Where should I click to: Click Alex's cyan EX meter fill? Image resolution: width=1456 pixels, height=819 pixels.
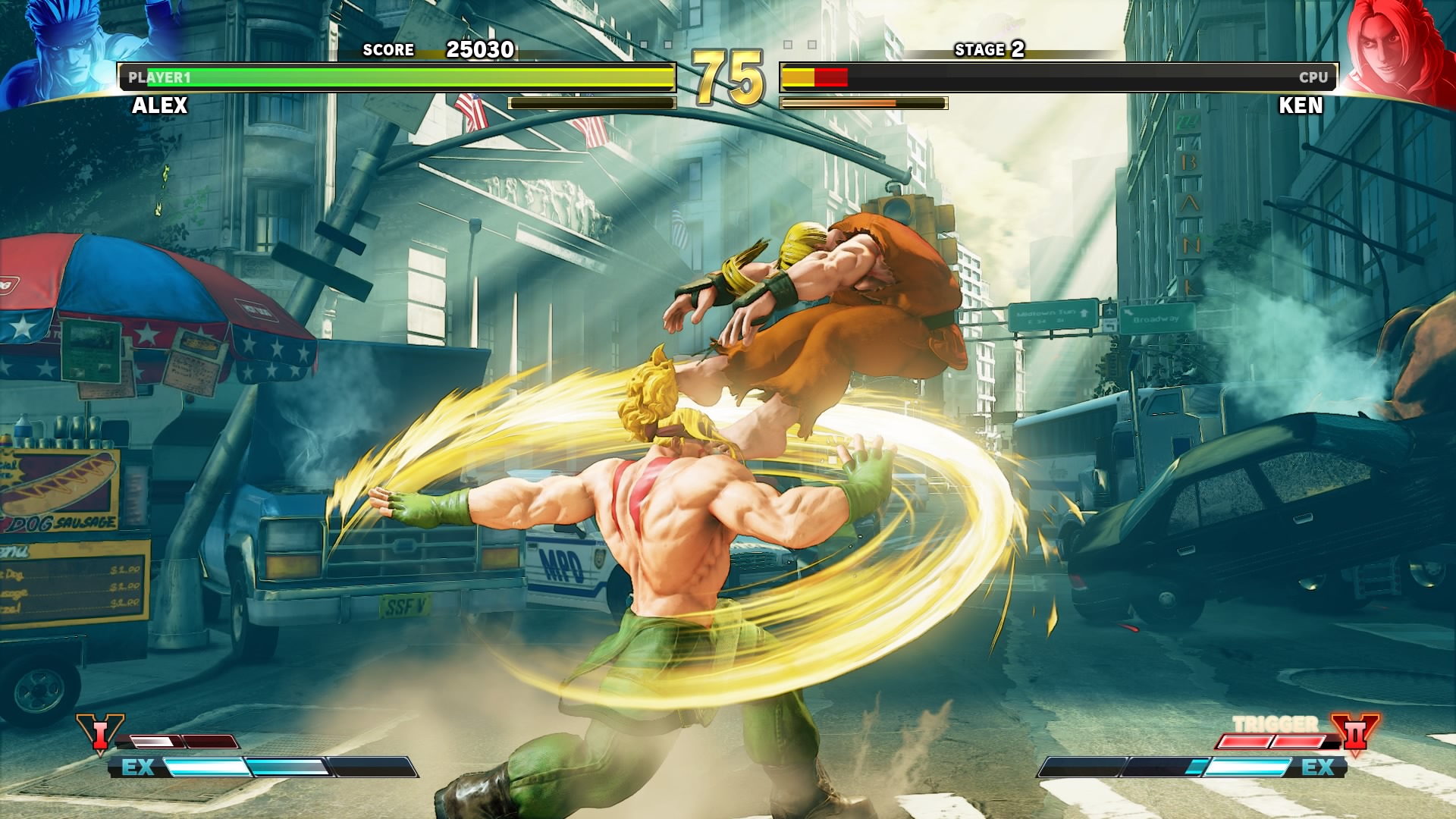click(x=227, y=768)
